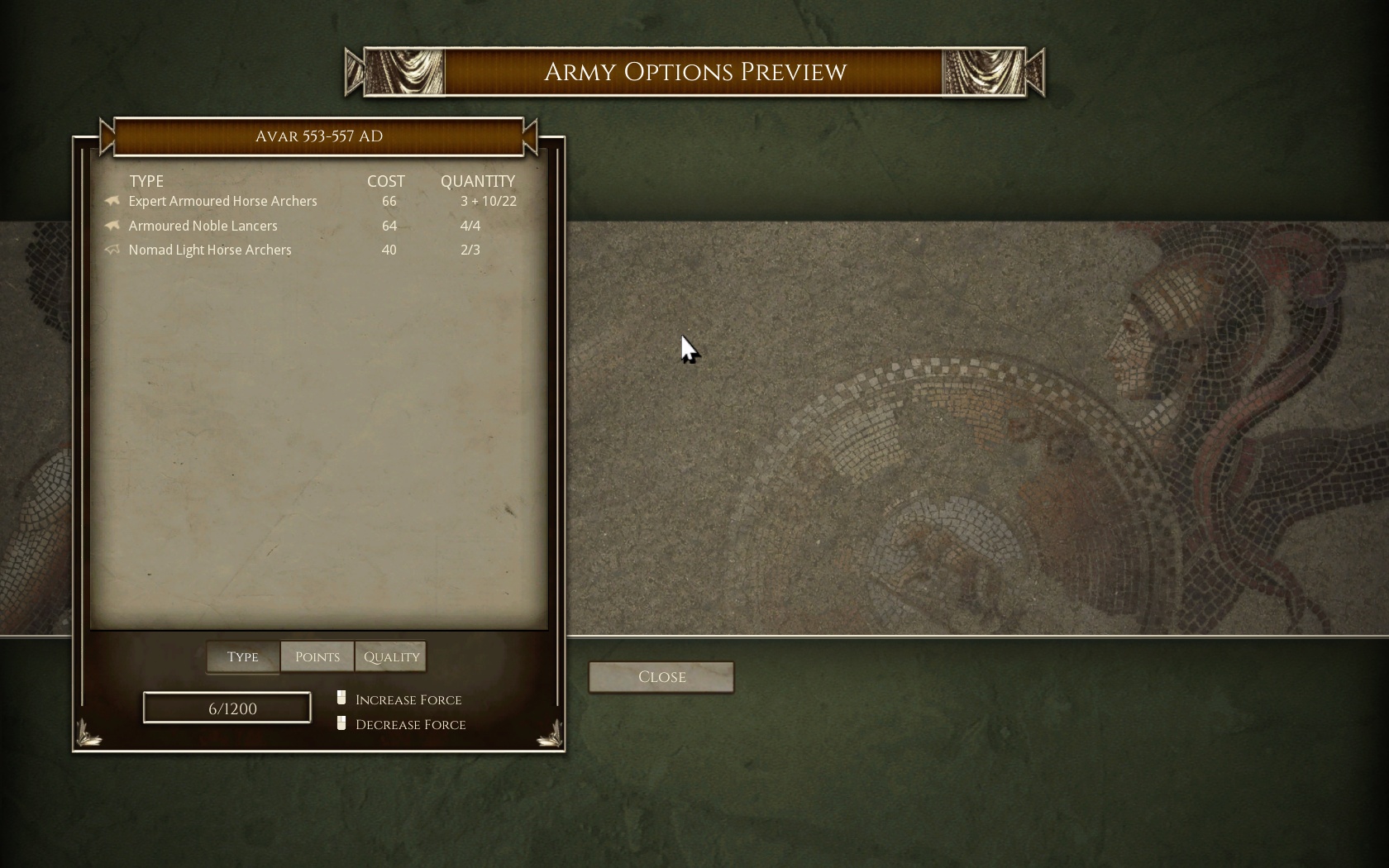The width and height of the screenshot is (1389, 868).
Task: Switch to the Points tab
Action: (x=317, y=656)
